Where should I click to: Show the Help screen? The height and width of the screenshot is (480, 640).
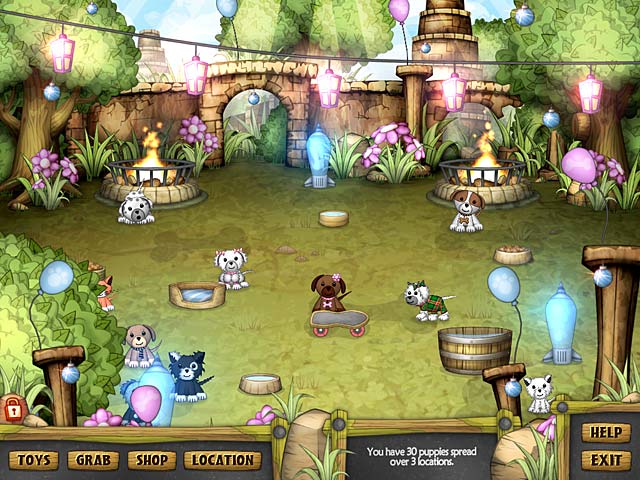click(x=606, y=434)
